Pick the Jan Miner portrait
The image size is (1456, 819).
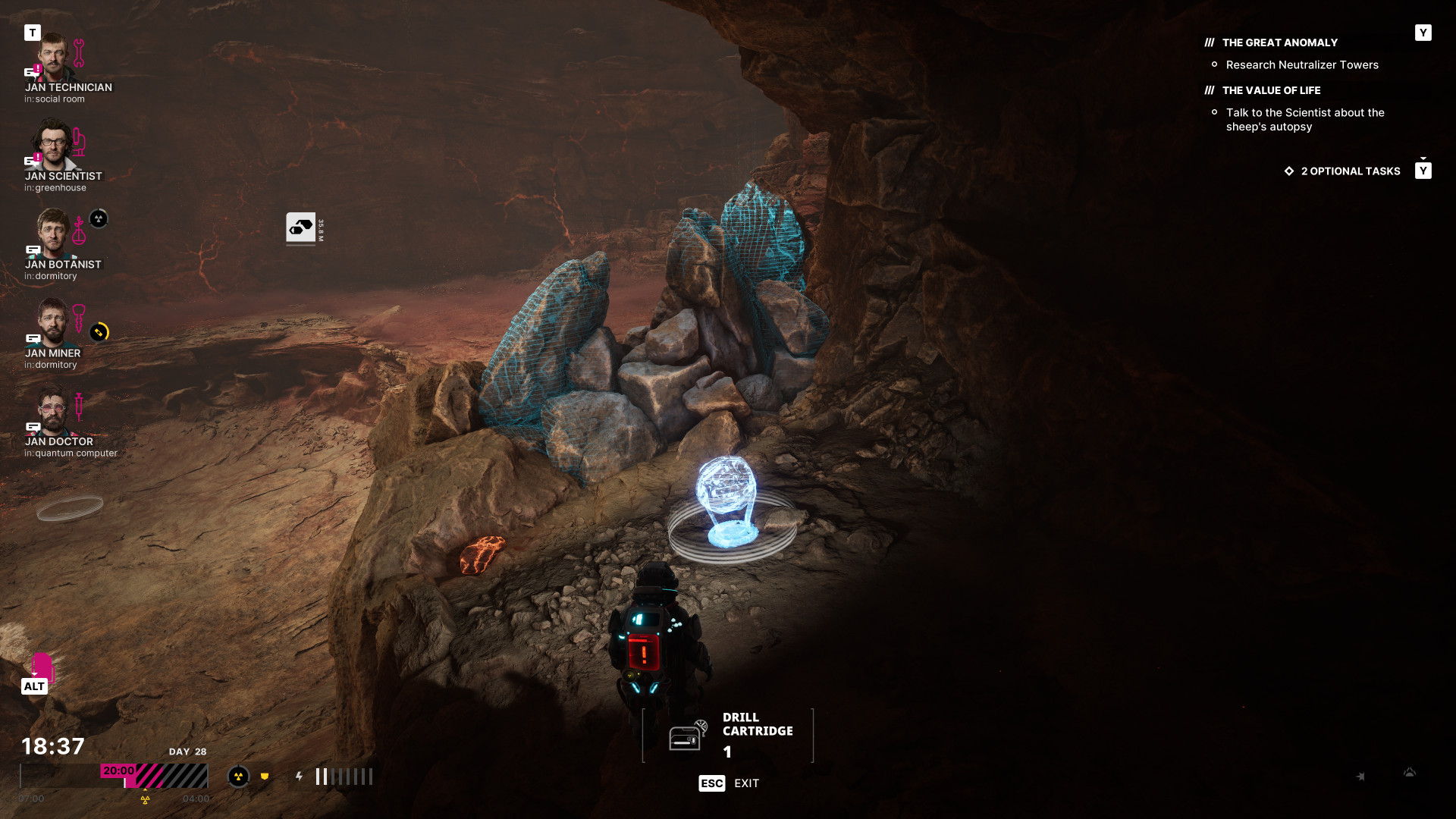point(53,323)
